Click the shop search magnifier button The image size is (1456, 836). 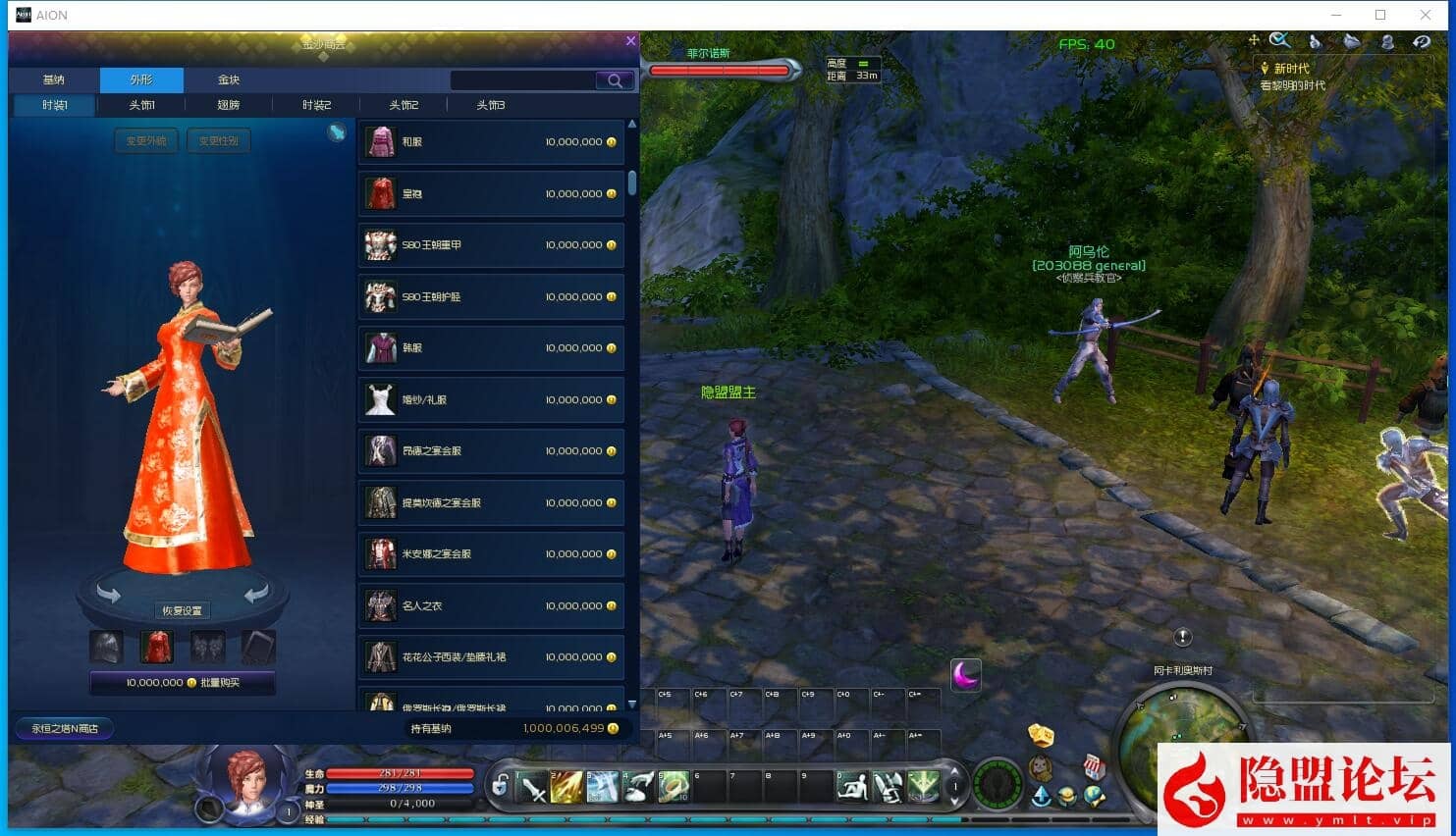(x=615, y=80)
